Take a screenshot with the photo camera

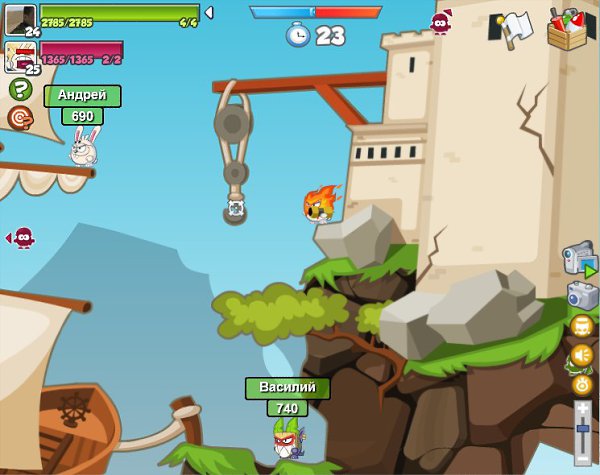581,295
